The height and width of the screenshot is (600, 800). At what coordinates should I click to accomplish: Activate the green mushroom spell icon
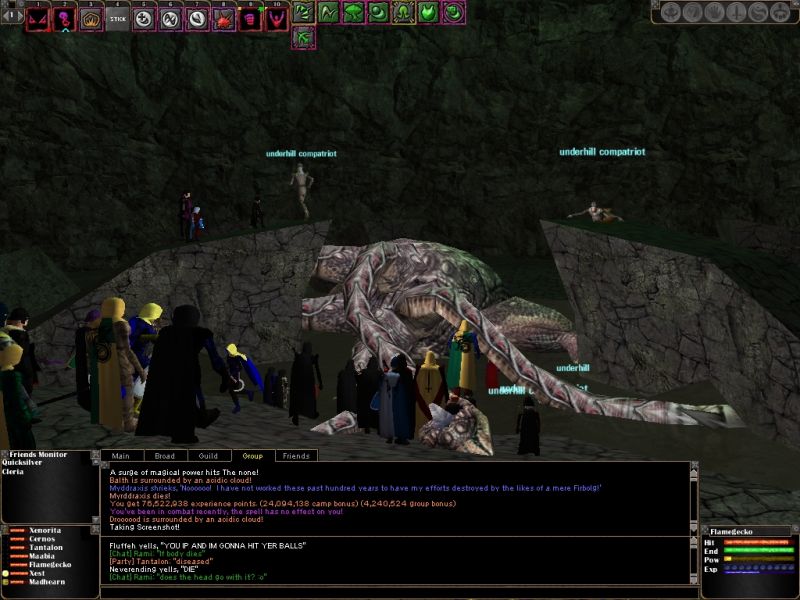353,13
